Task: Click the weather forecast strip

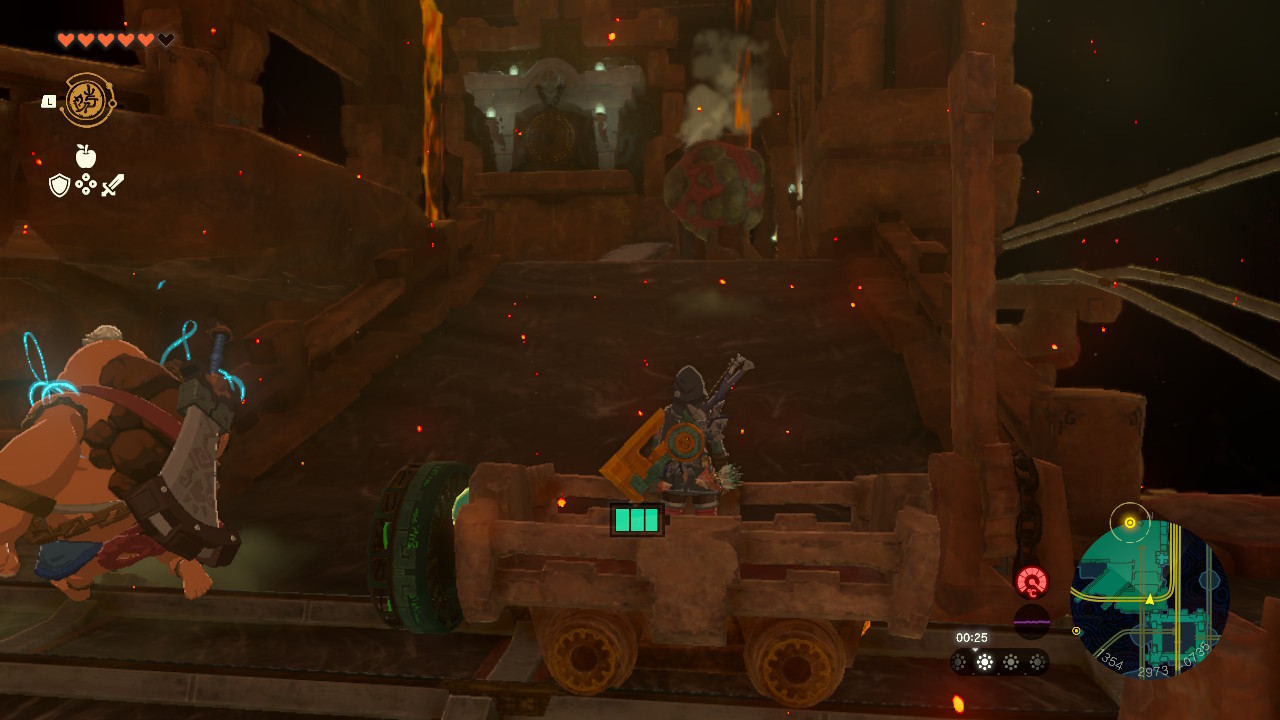Action: tap(999, 661)
